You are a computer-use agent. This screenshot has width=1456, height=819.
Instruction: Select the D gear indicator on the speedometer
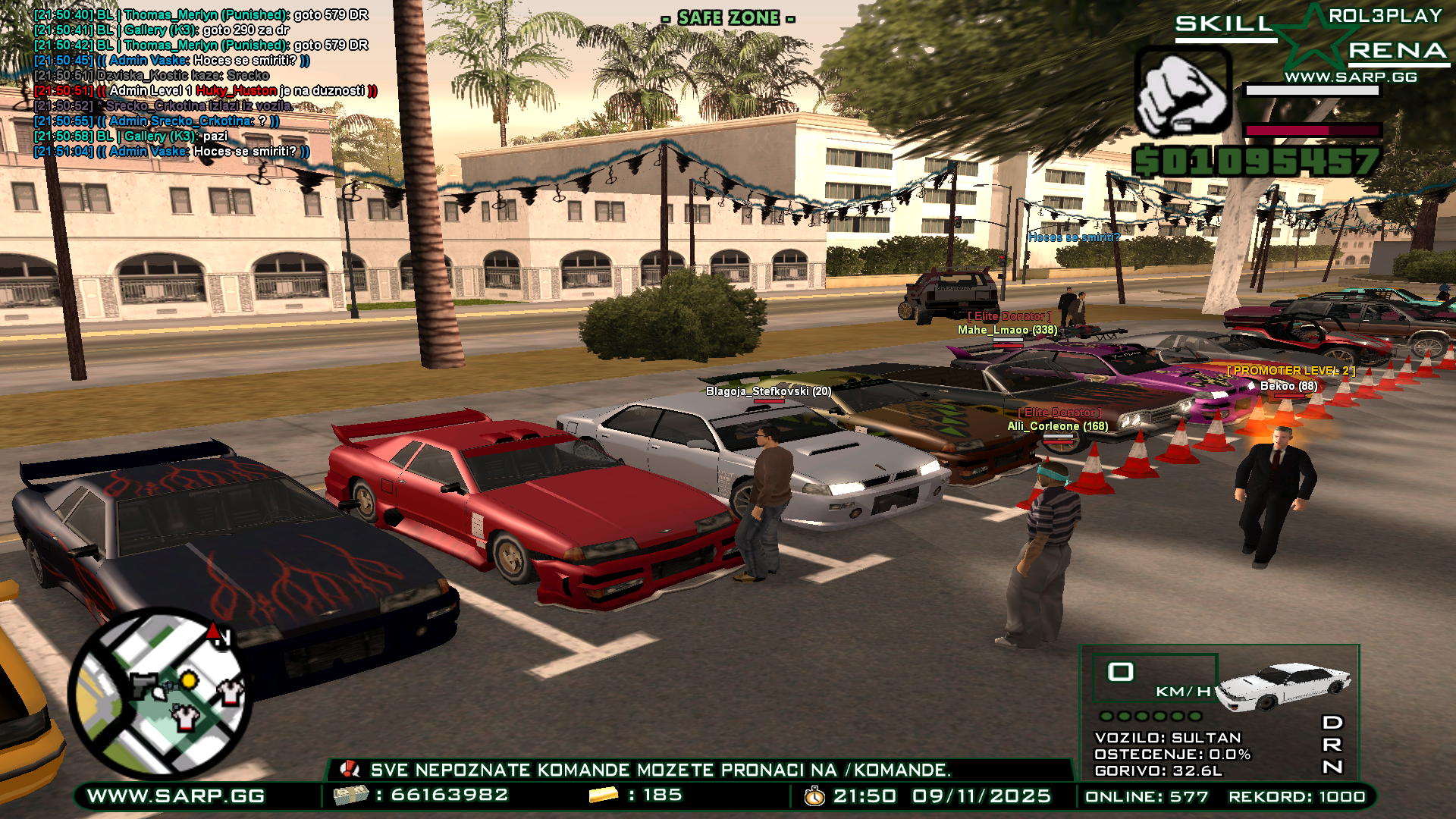pyautogui.click(x=1332, y=722)
